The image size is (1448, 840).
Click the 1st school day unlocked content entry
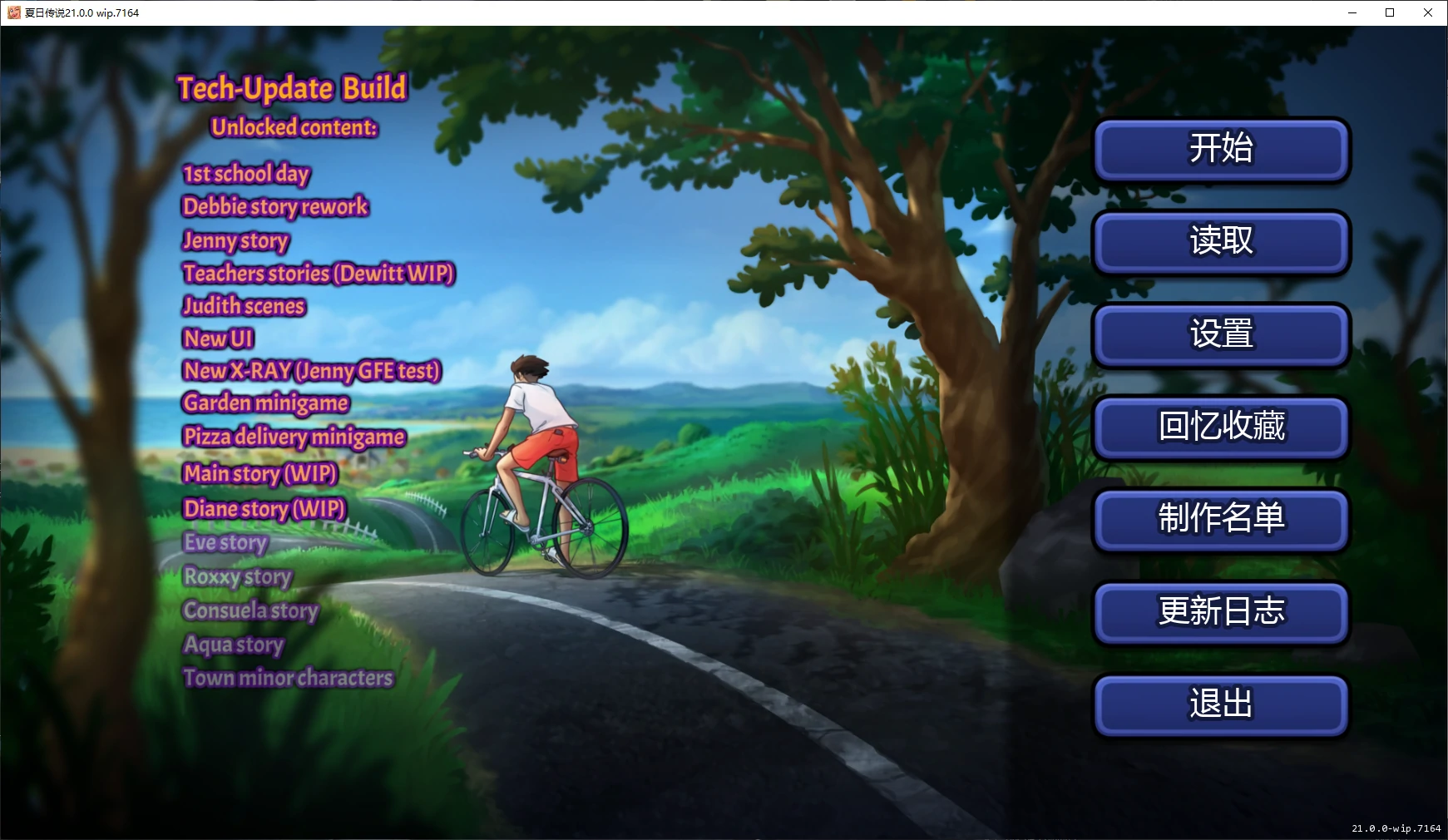(x=246, y=174)
